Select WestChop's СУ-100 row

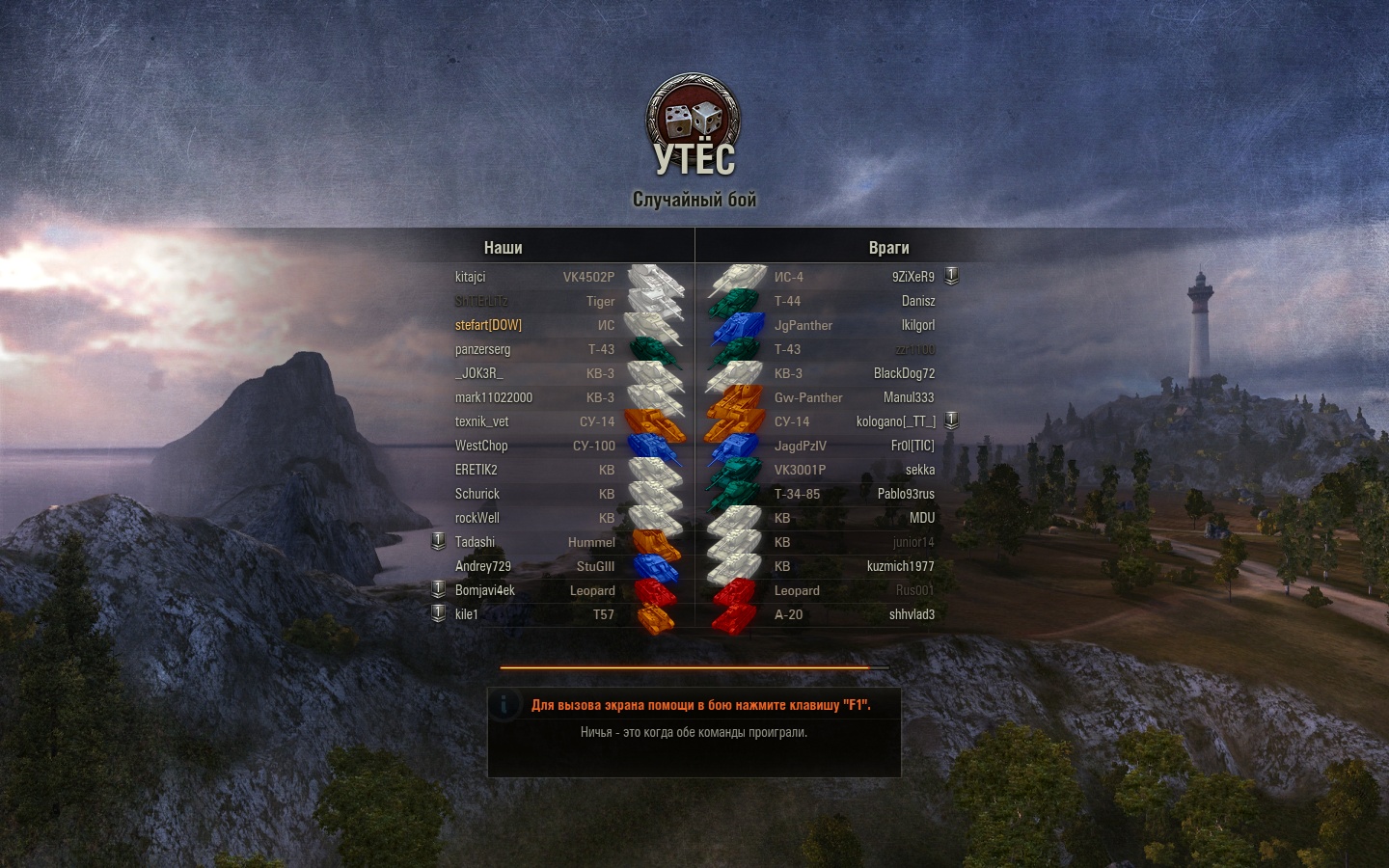coord(481,446)
